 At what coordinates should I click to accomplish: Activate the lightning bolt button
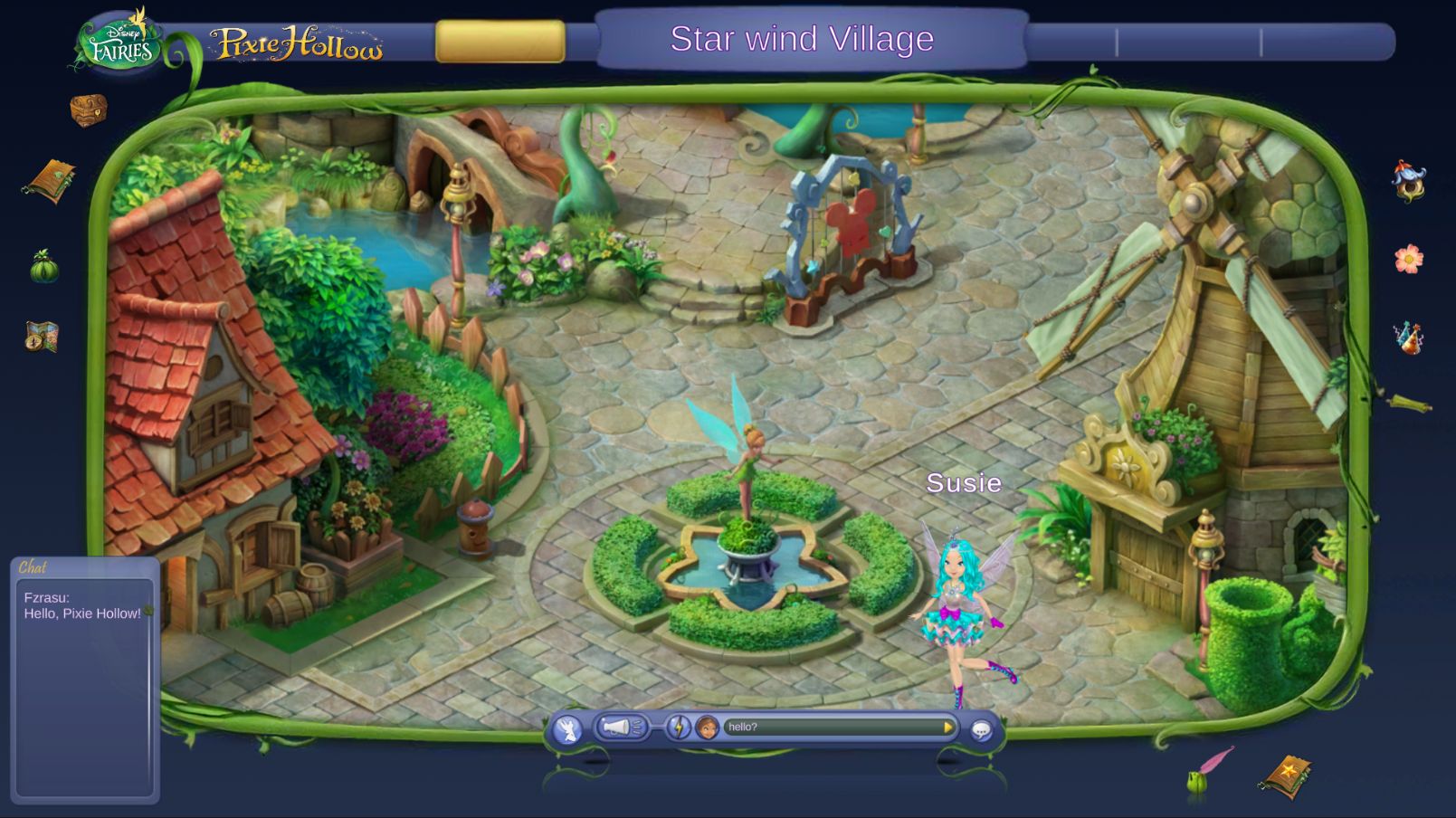[x=678, y=728]
